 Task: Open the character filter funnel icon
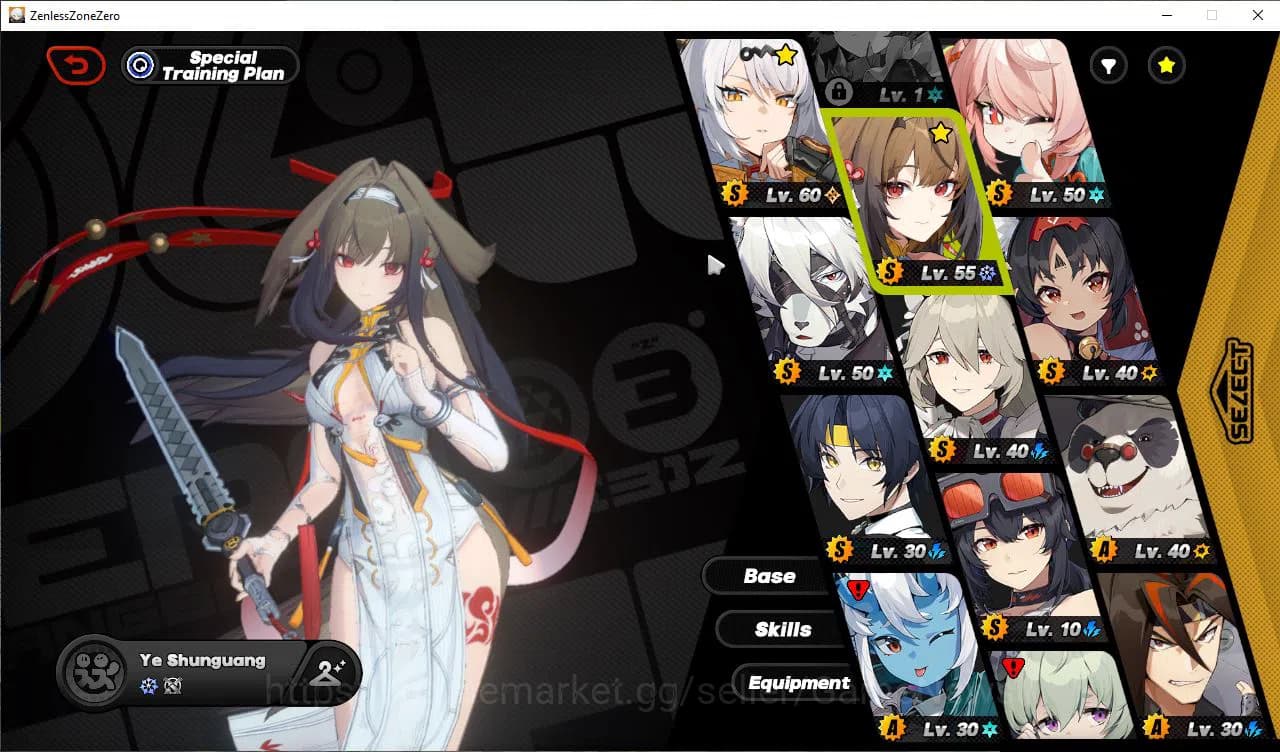click(1107, 65)
